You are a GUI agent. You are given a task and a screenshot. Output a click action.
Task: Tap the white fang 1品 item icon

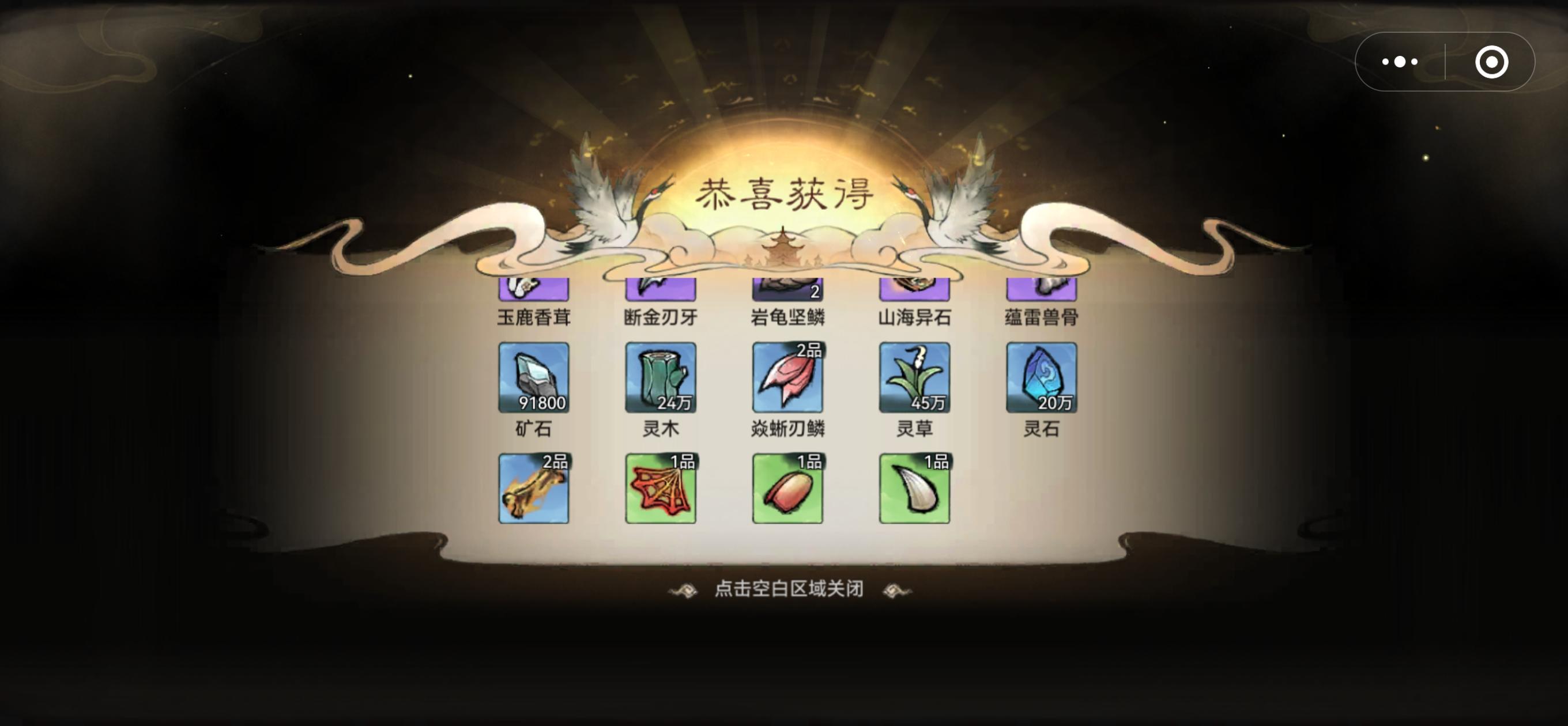[x=913, y=488]
